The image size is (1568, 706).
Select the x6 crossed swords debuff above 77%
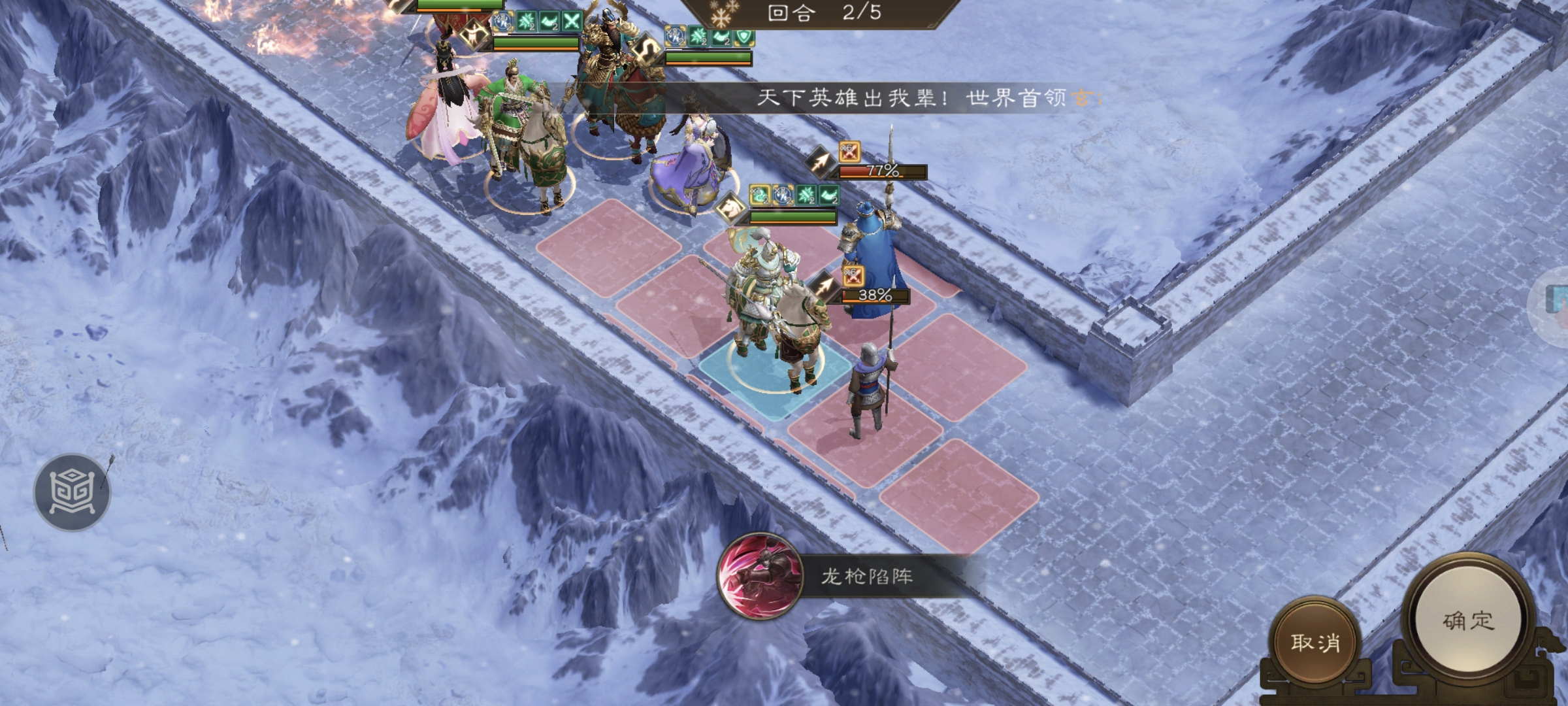click(x=851, y=152)
